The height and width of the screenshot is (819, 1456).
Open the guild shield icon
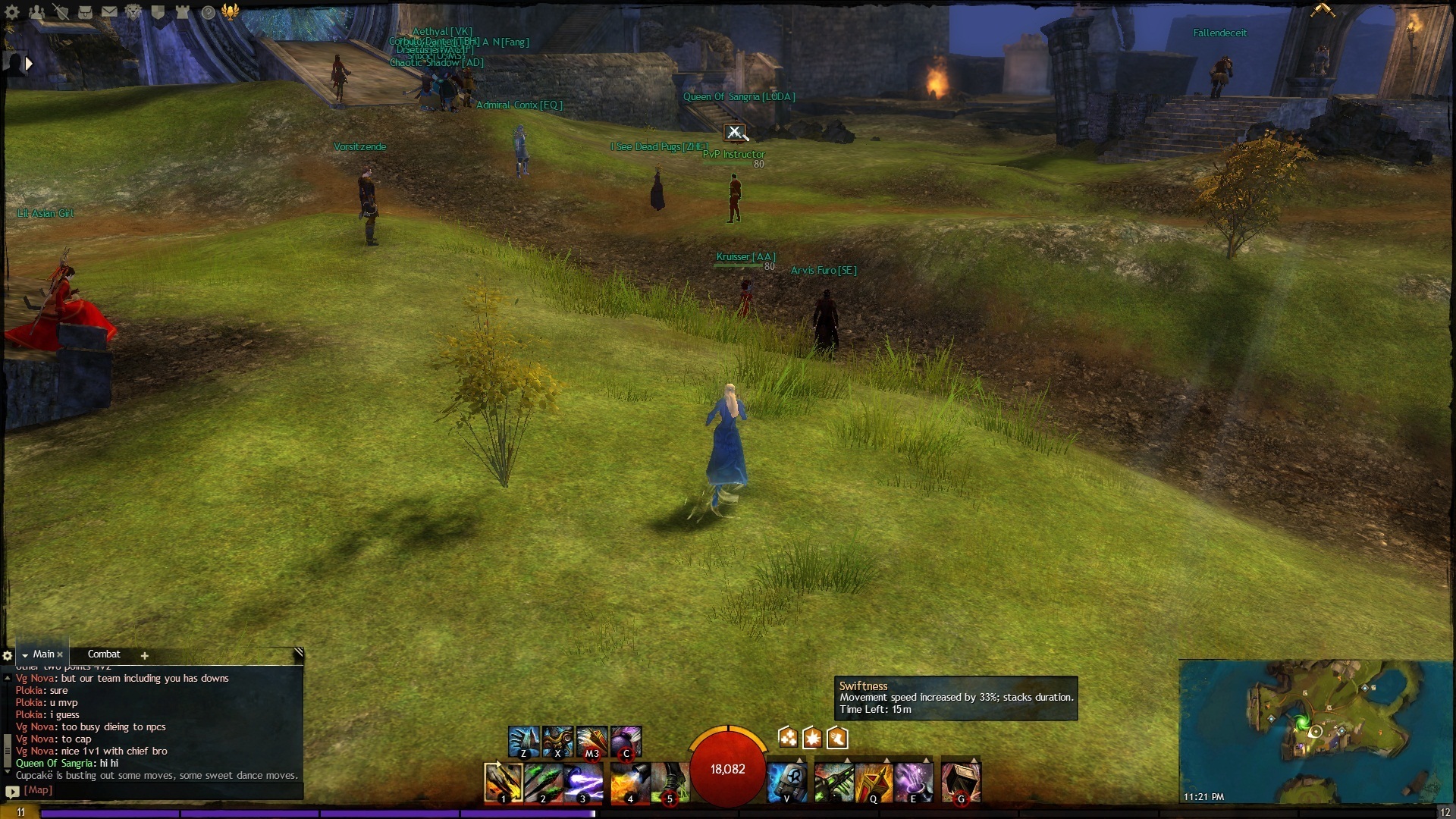coord(158,12)
